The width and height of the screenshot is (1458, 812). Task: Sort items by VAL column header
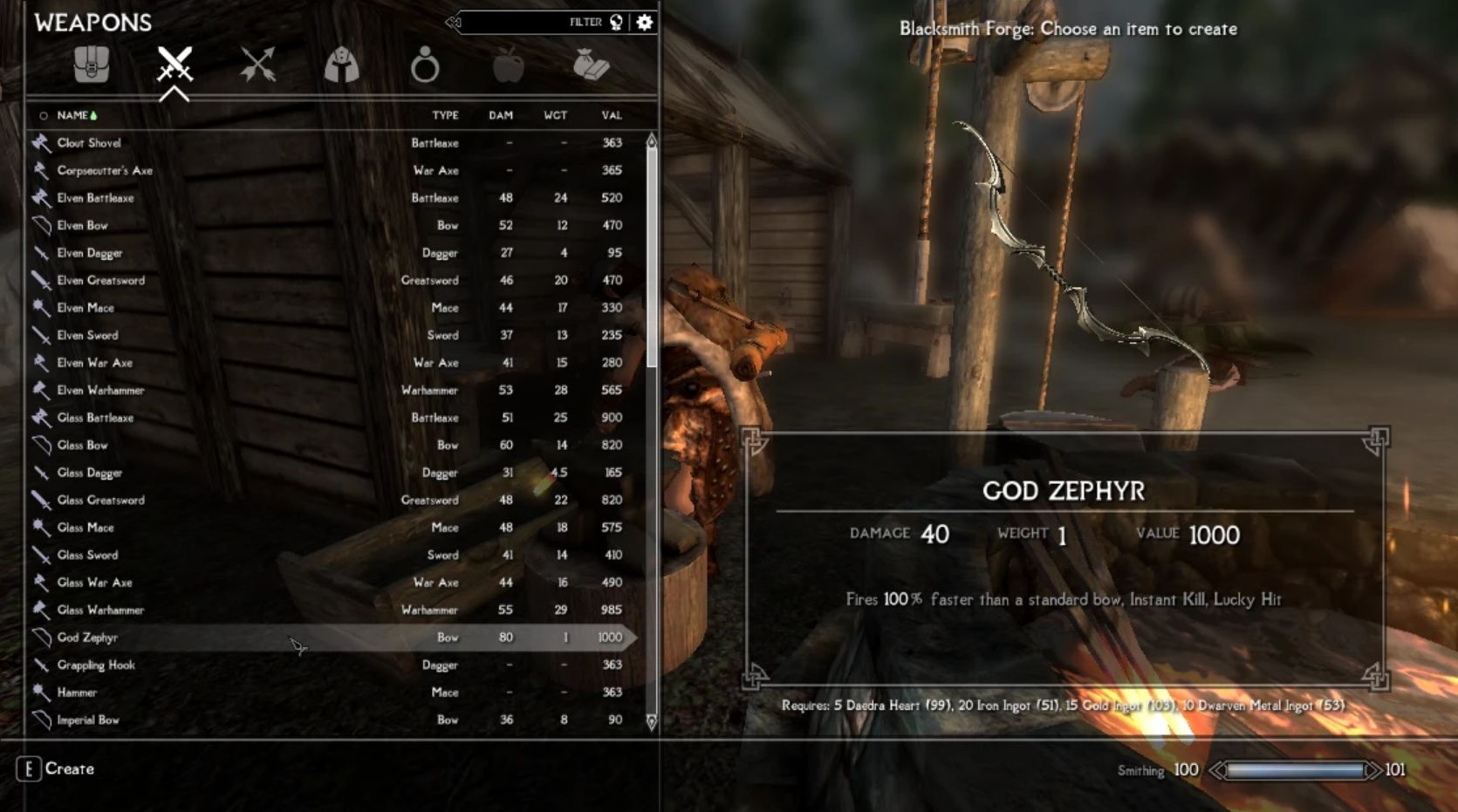(x=611, y=115)
